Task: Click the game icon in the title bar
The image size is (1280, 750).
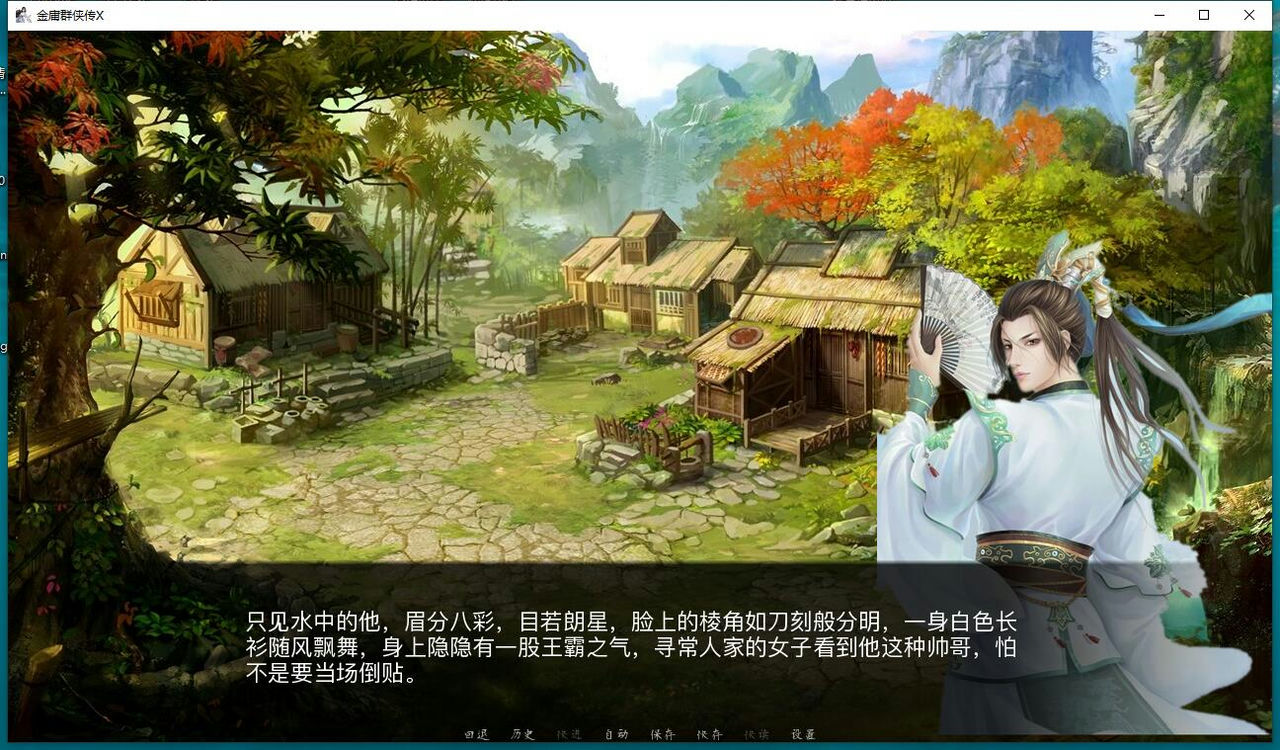Action: [x=24, y=15]
